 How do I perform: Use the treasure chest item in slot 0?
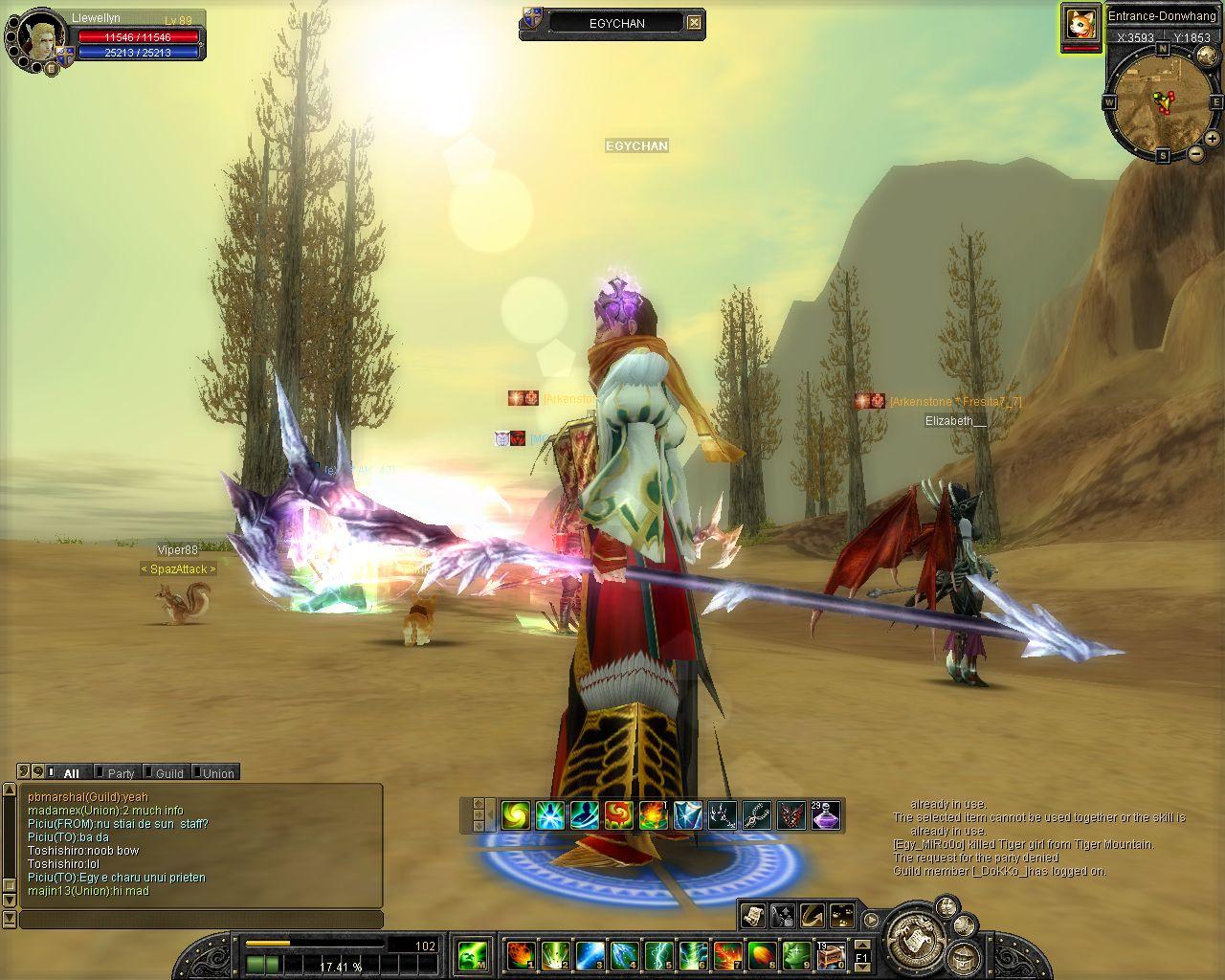pos(829,954)
